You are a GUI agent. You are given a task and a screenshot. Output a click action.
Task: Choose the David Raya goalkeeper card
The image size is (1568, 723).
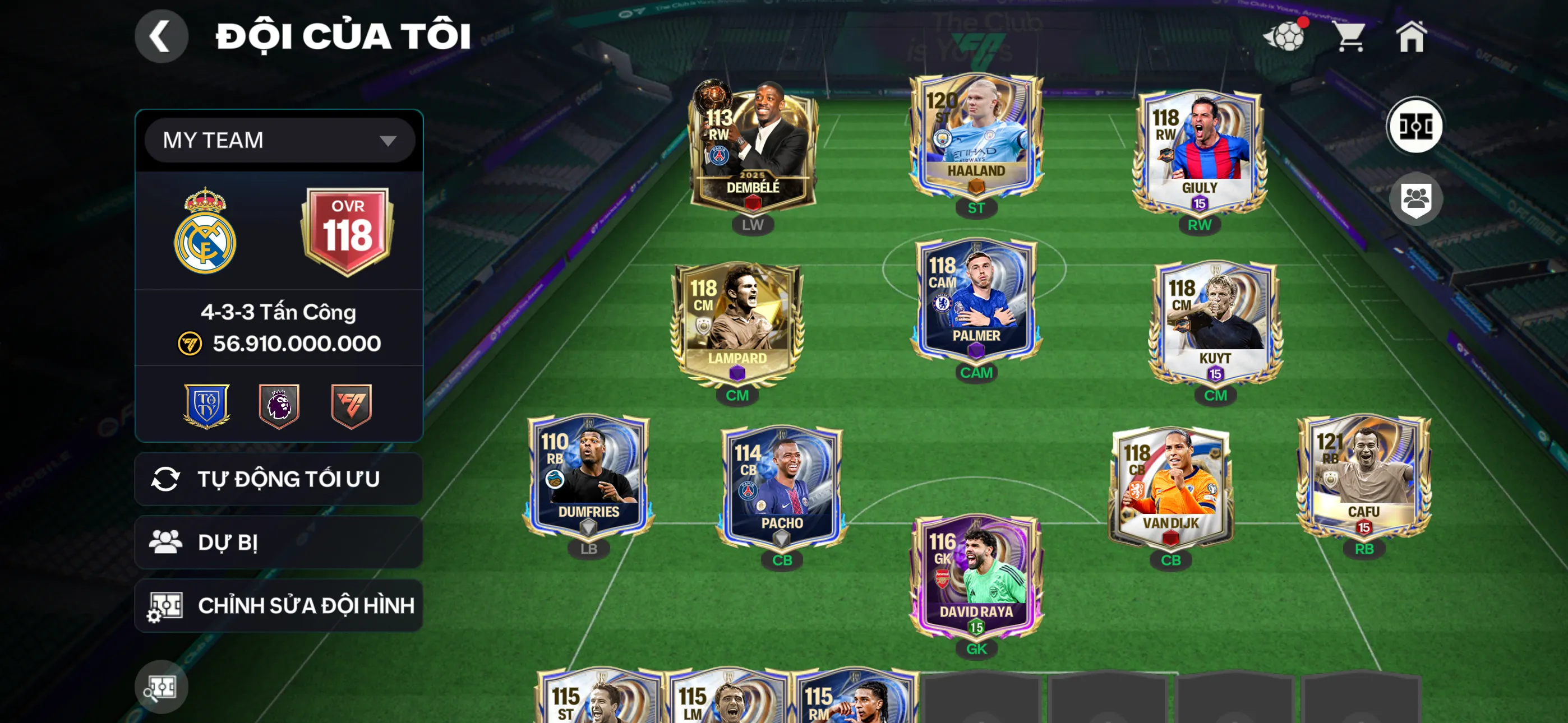click(976, 575)
